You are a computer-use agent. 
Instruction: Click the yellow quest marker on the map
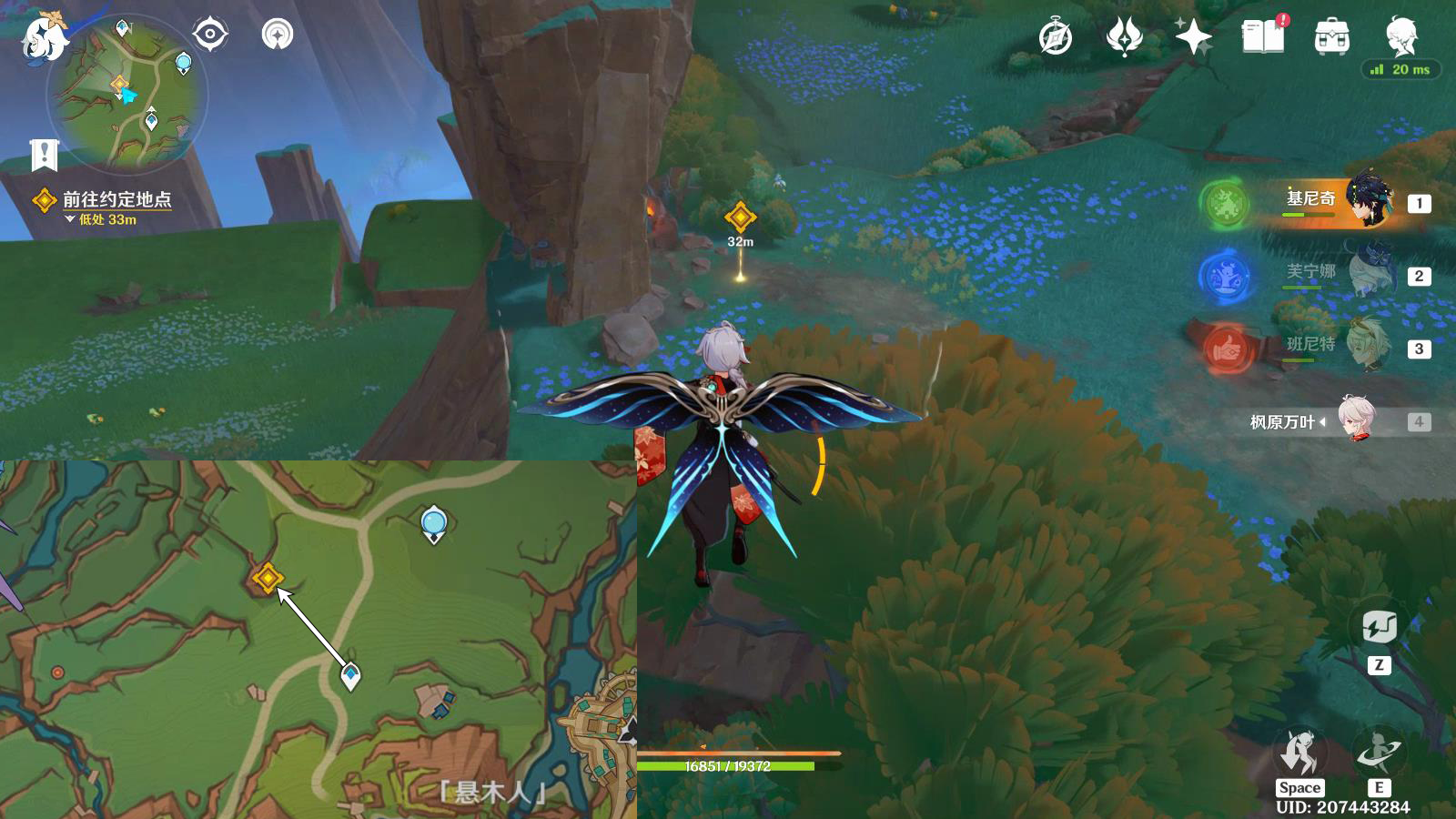(267, 578)
